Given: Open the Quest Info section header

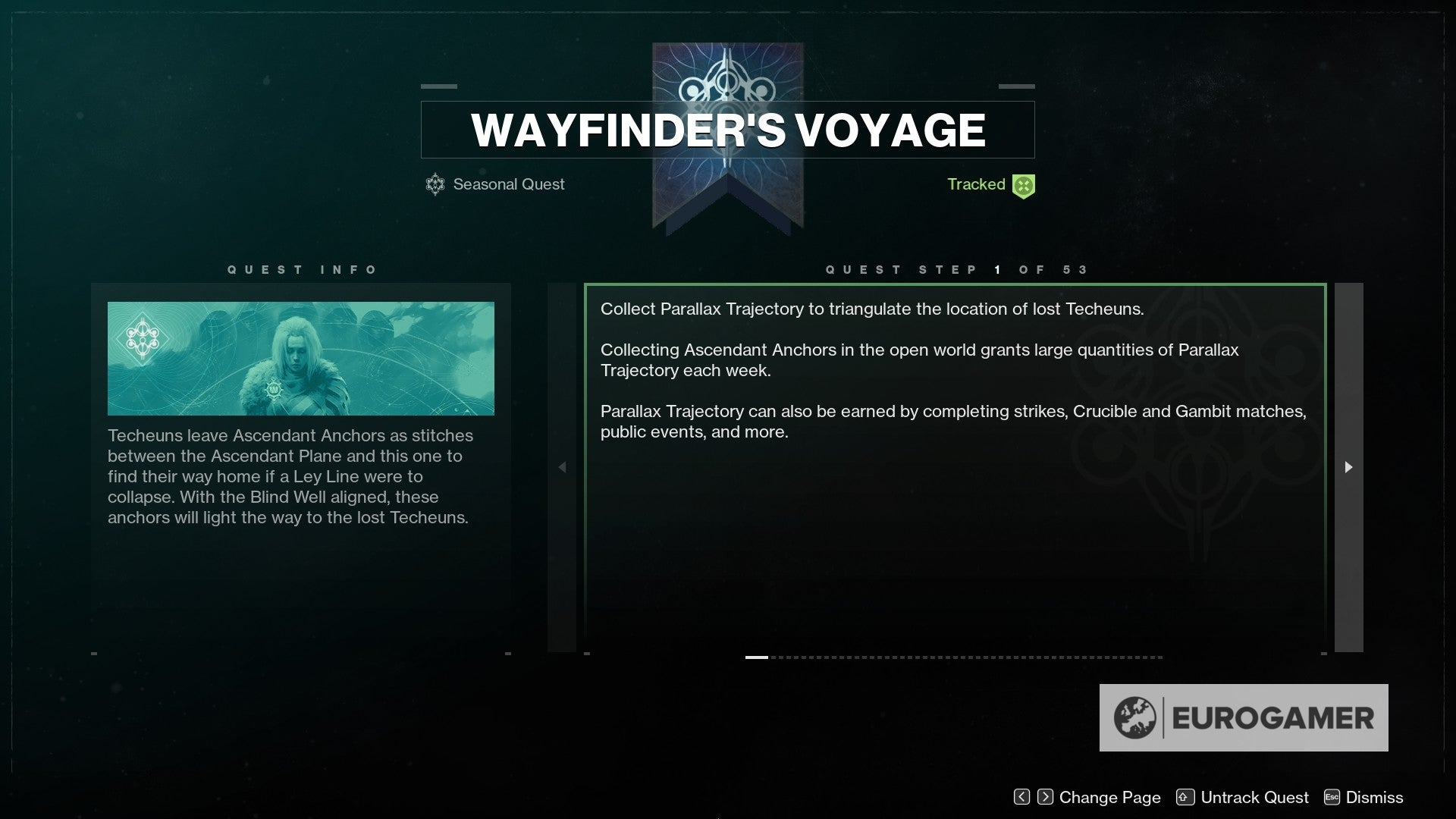Looking at the screenshot, I should [303, 269].
